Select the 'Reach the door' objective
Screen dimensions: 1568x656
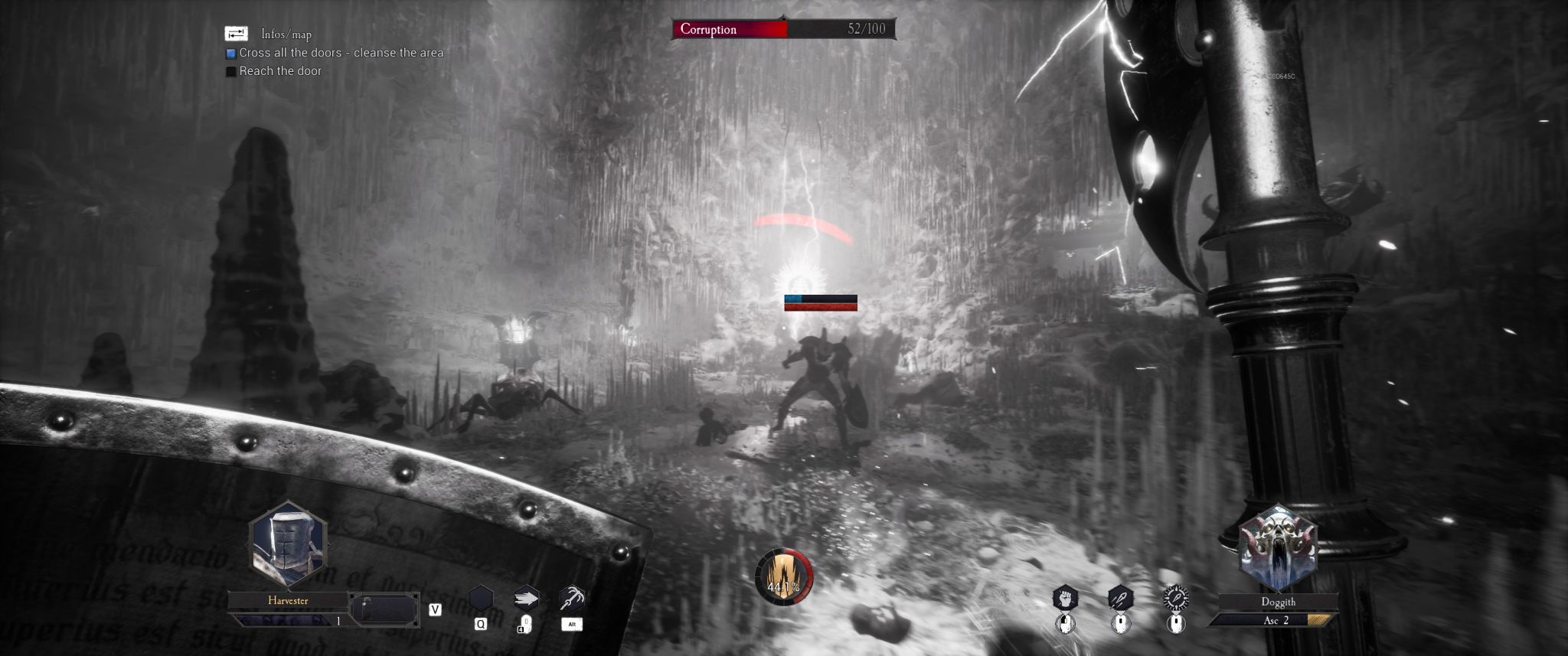(x=280, y=71)
